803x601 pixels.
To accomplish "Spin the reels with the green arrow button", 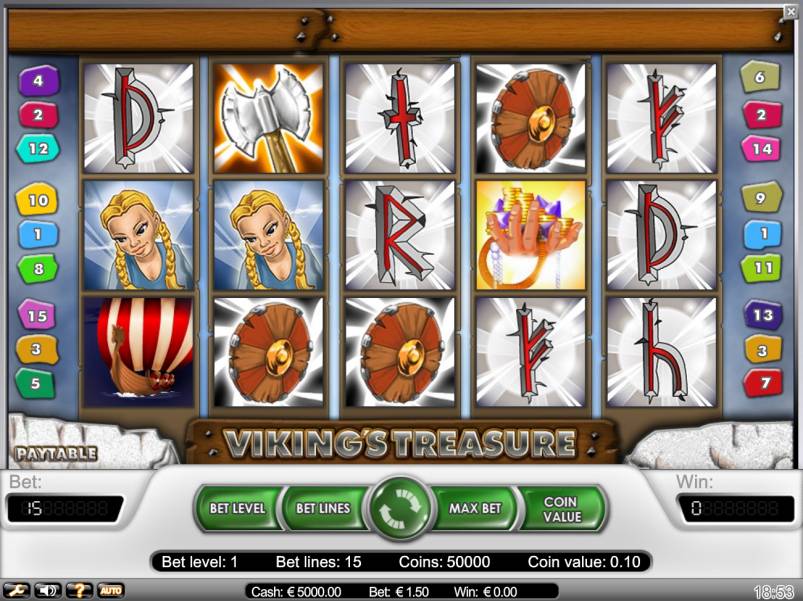I will click(x=399, y=508).
